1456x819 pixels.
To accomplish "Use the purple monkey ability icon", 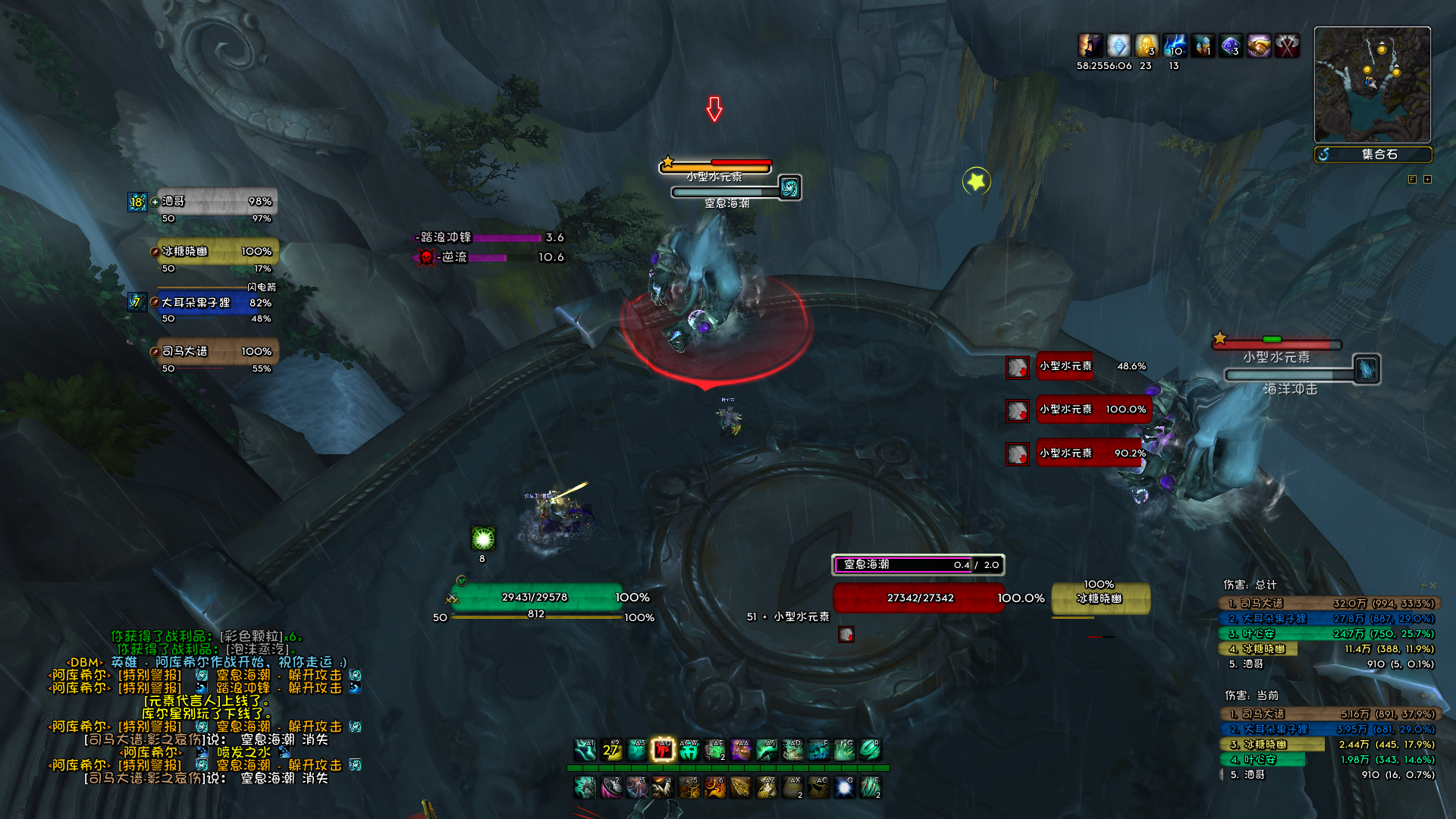I will [741, 750].
